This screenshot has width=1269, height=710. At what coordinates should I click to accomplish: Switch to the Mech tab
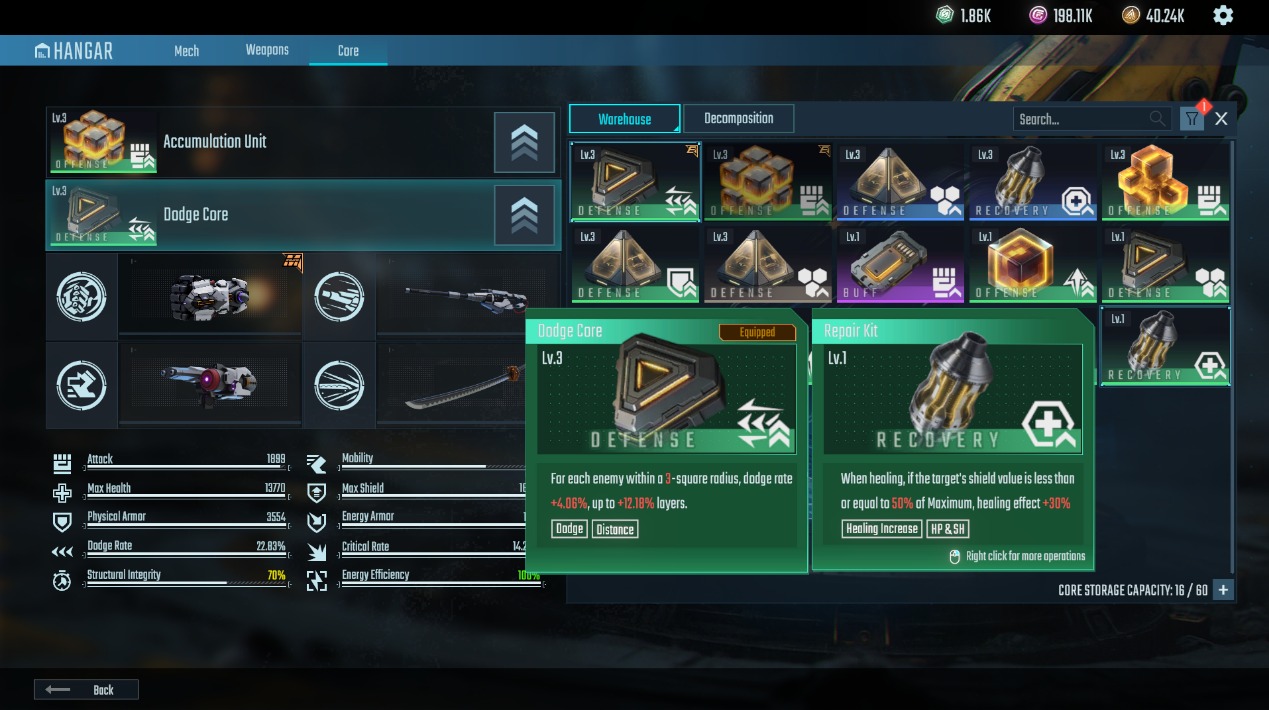(187, 51)
